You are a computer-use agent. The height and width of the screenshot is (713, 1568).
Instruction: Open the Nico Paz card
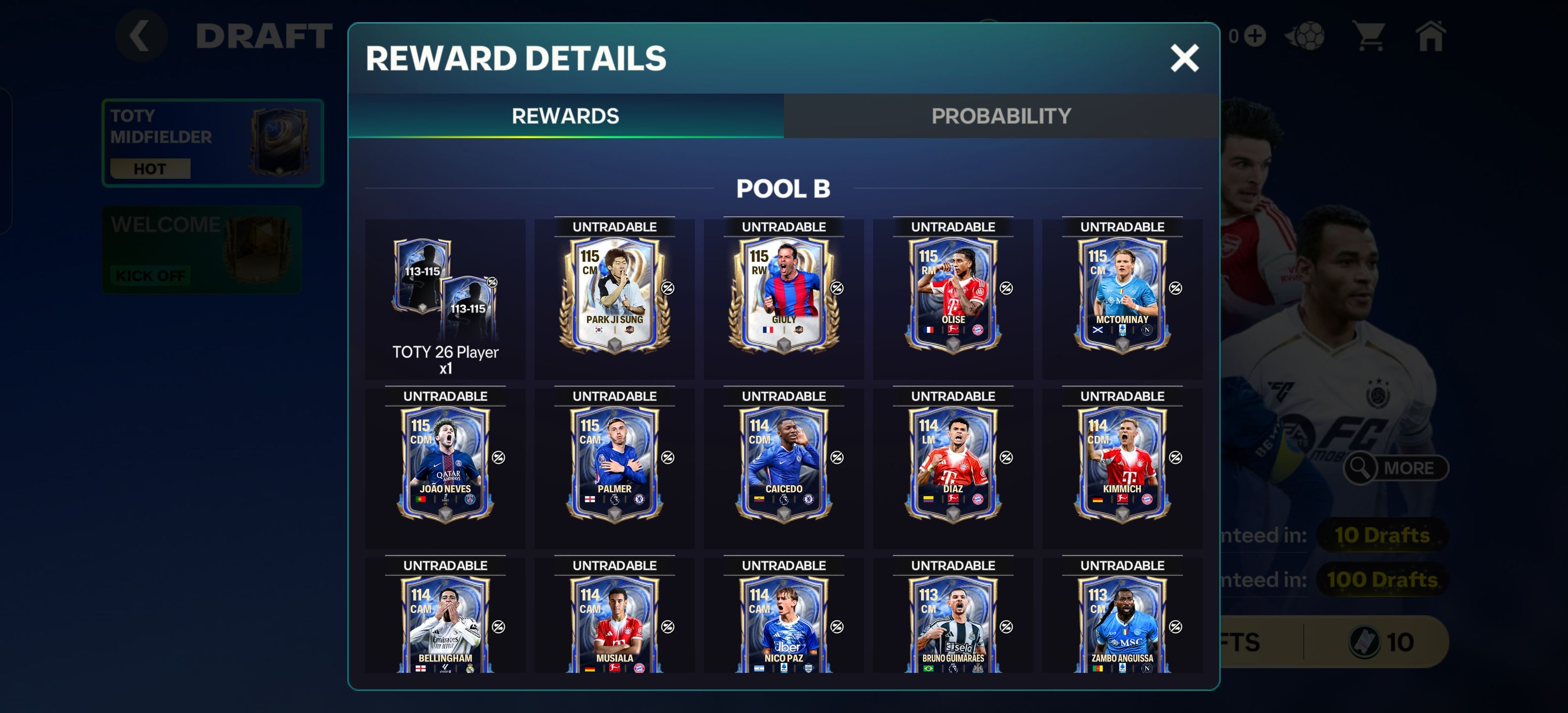(784, 627)
